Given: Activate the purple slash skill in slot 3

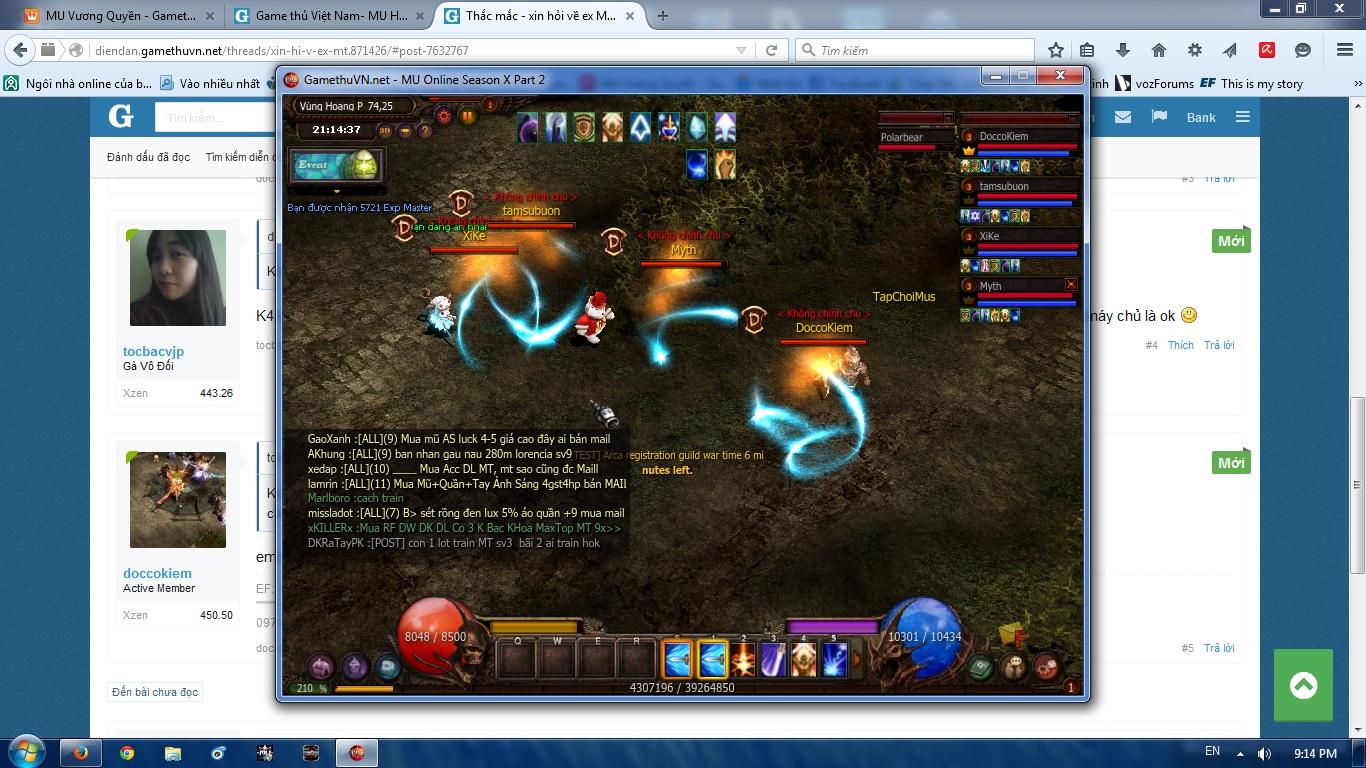Looking at the screenshot, I should coord(773,660).
